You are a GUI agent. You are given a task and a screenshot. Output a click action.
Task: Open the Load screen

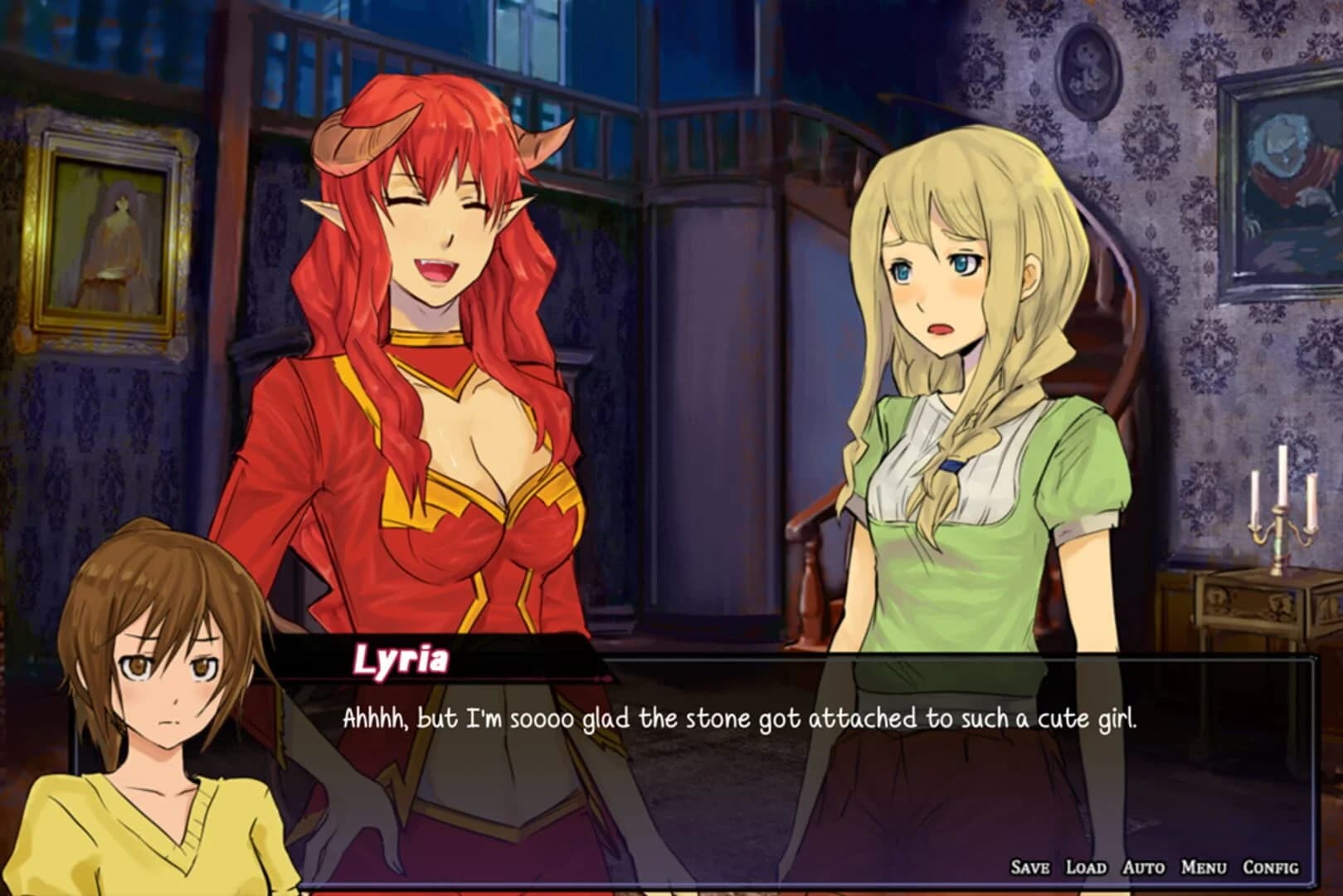coord(1088,869)
